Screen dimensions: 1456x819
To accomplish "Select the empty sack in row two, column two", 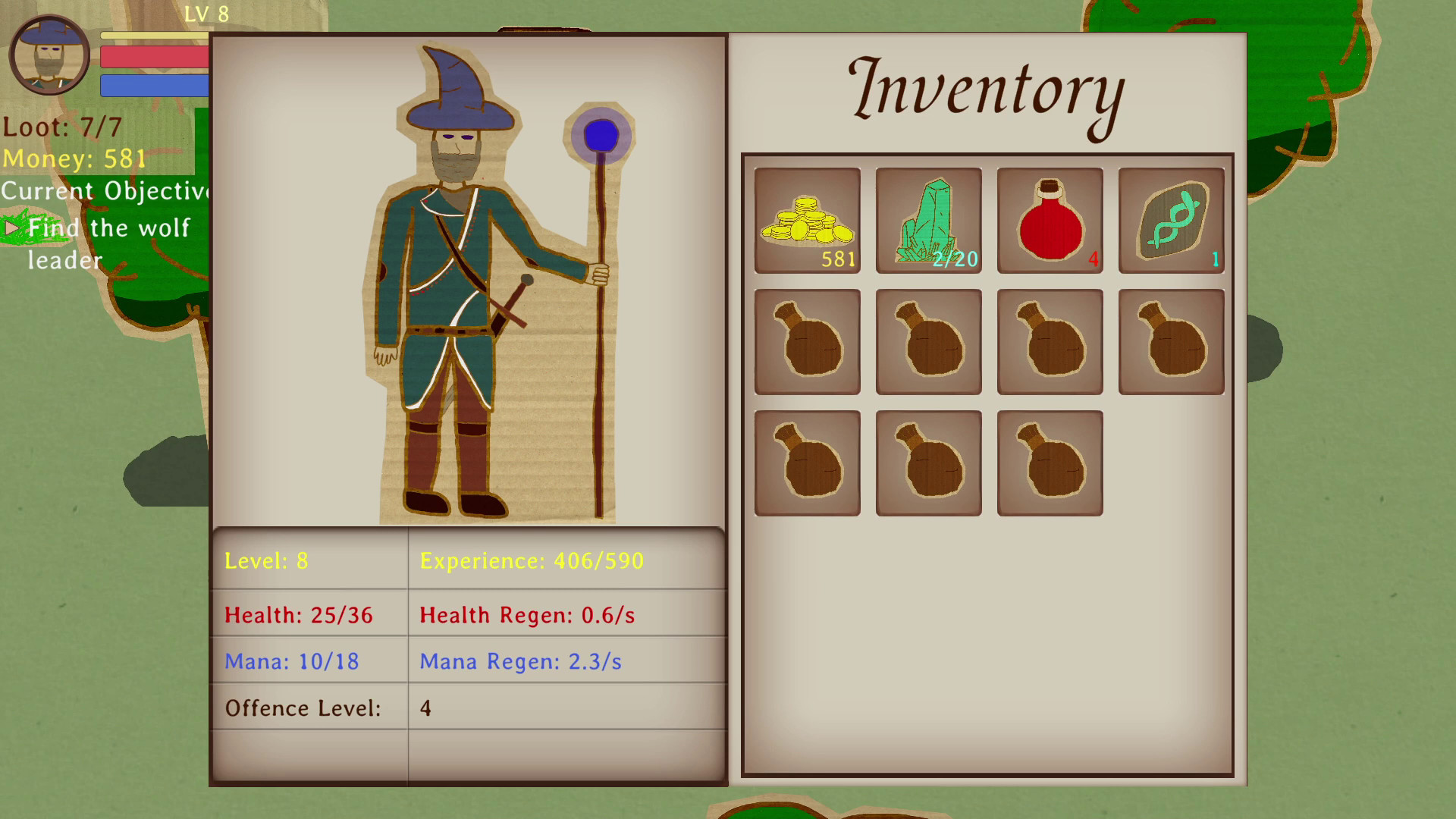I will (x=928, y=341).
